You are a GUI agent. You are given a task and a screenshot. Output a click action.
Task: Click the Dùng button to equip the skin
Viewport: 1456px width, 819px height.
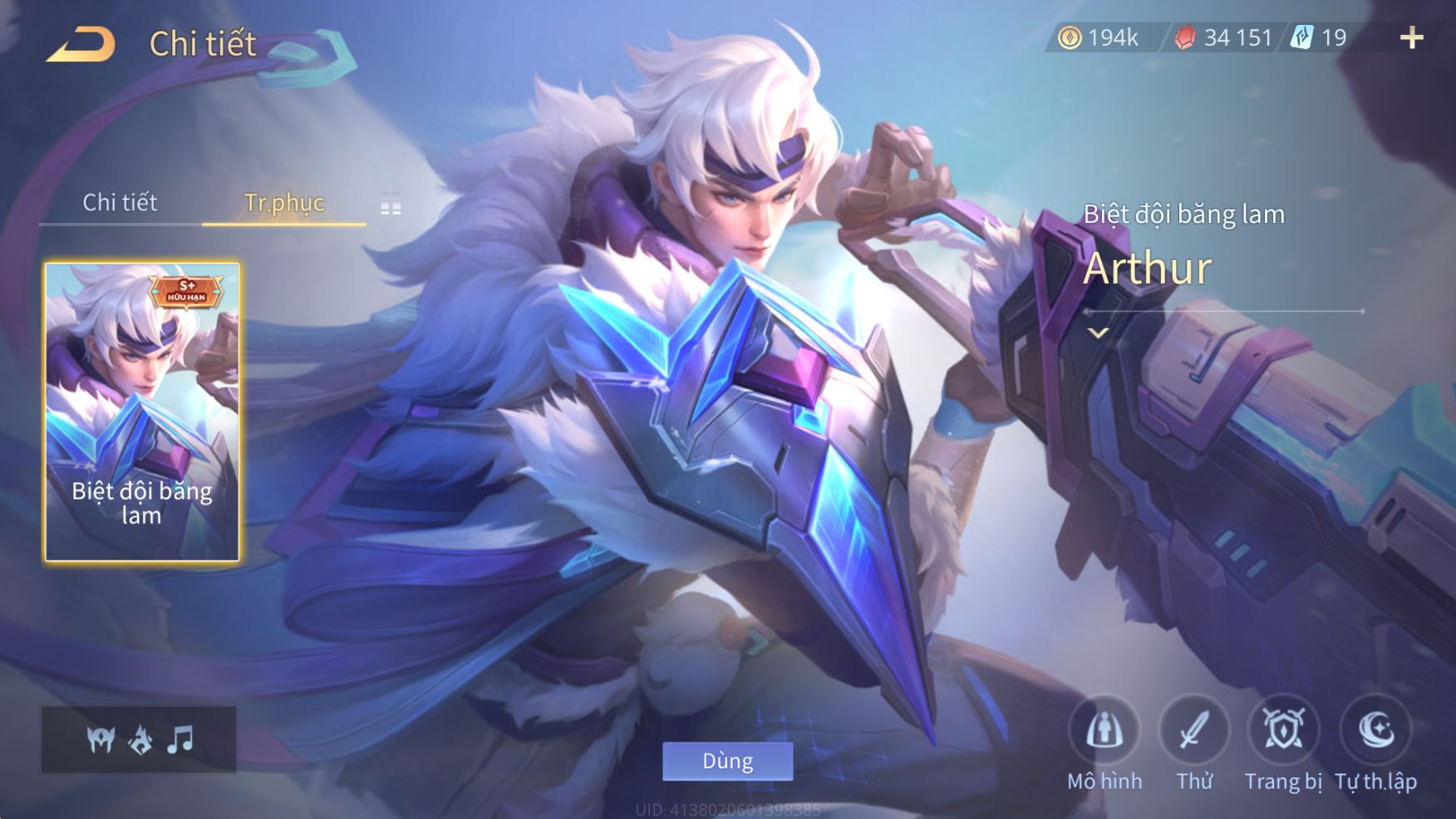pos(727,761)
